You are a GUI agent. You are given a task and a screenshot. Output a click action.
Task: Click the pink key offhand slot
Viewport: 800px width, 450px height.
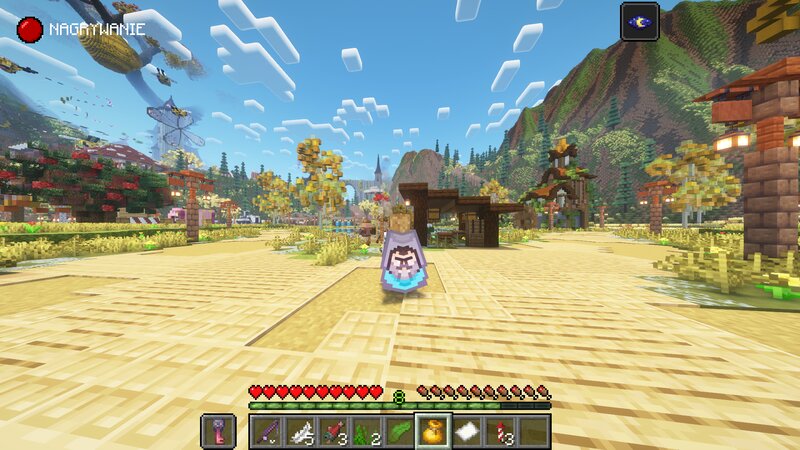pos(218,431)
